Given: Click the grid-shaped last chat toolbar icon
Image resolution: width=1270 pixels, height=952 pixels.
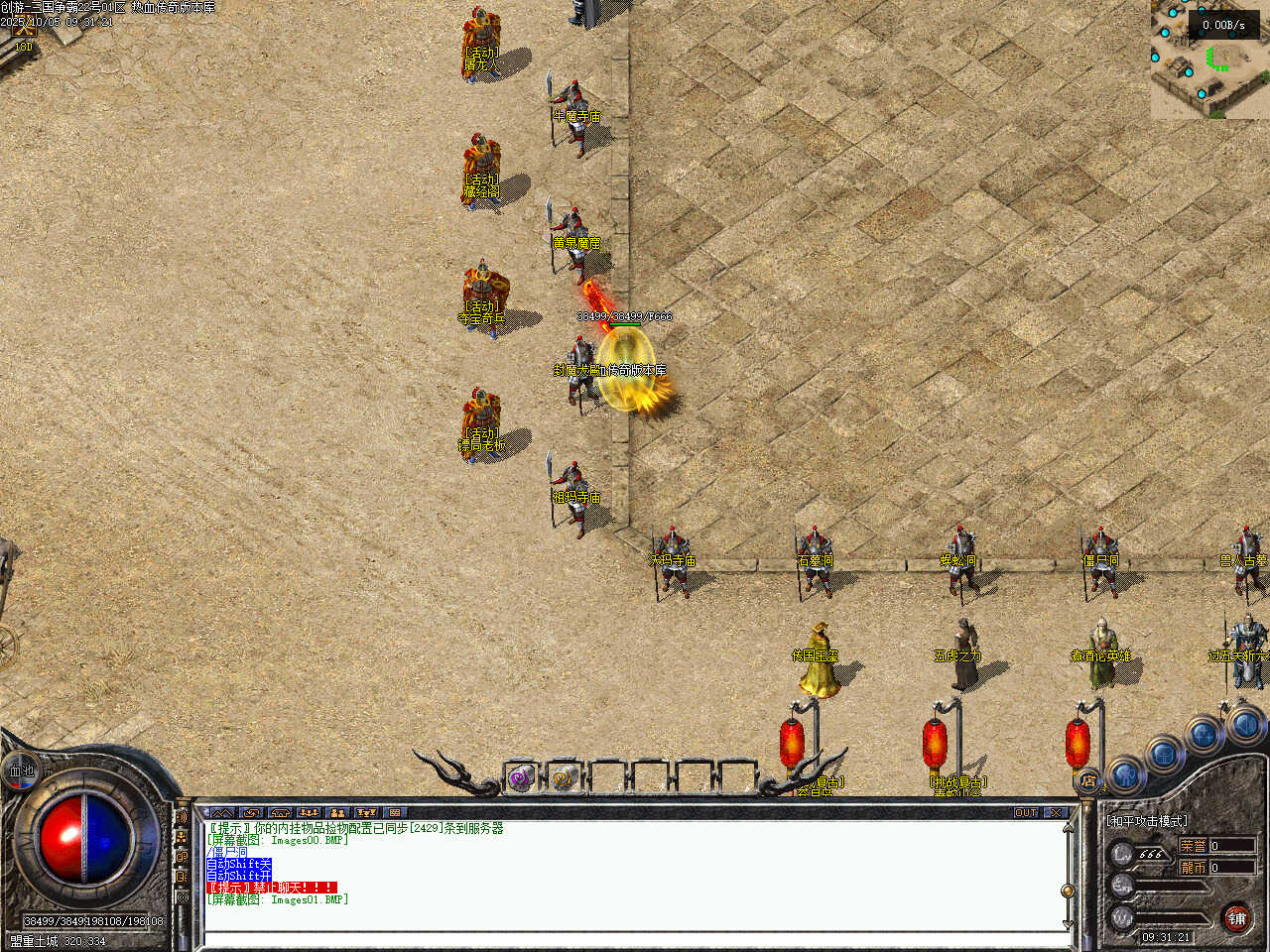Looking at the screenshot, I should tap(394, 812).
